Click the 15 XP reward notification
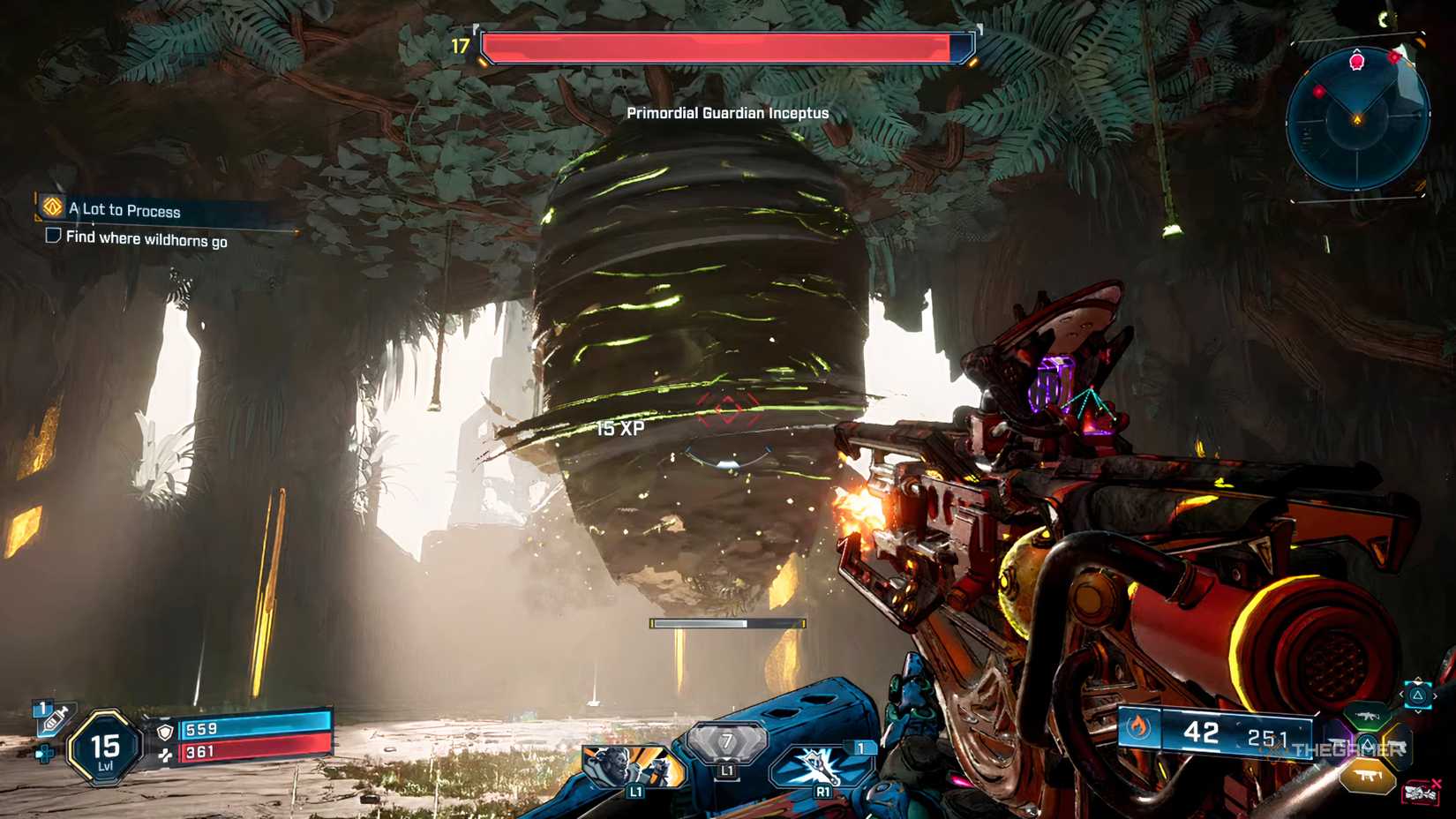Viewport: 1456px width, 819px height. coord(621,428)
